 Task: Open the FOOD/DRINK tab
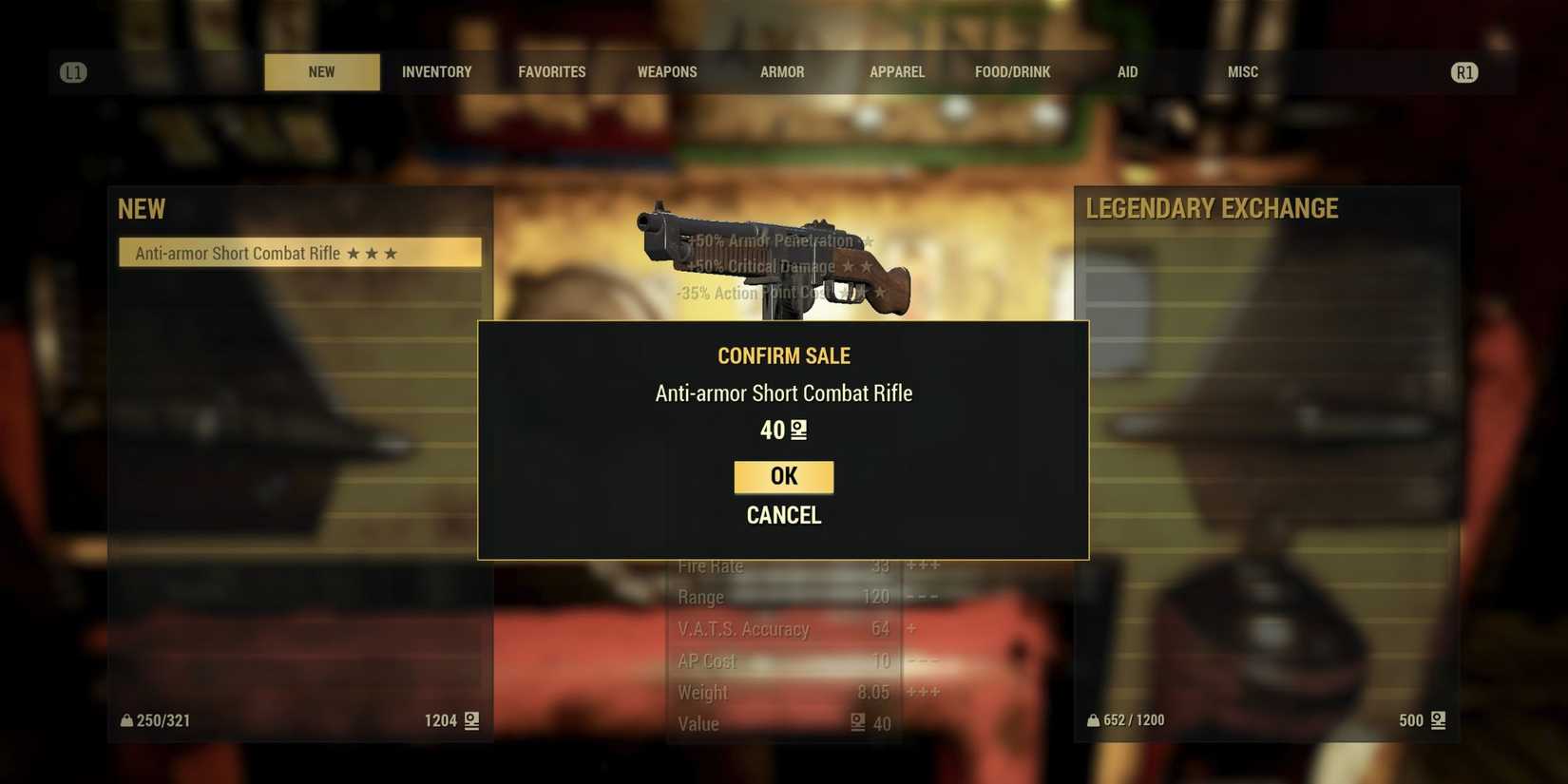1012,71
